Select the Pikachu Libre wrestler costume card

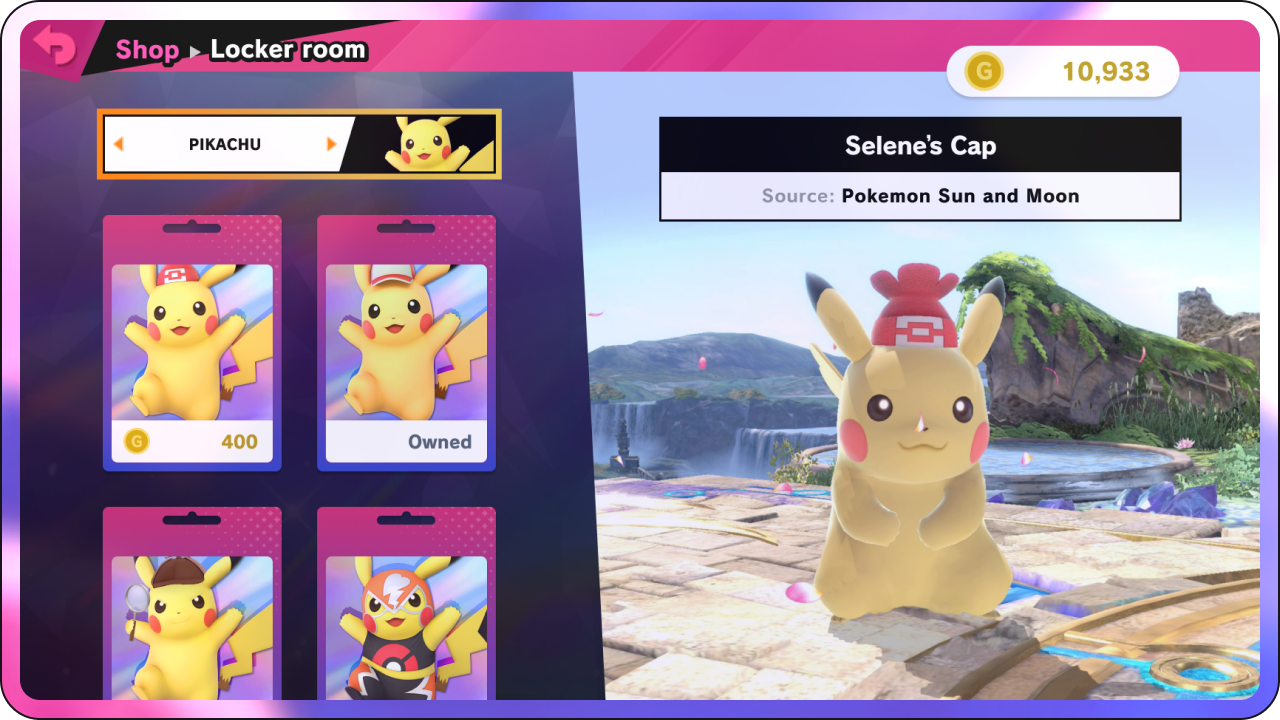click(406, 610)
